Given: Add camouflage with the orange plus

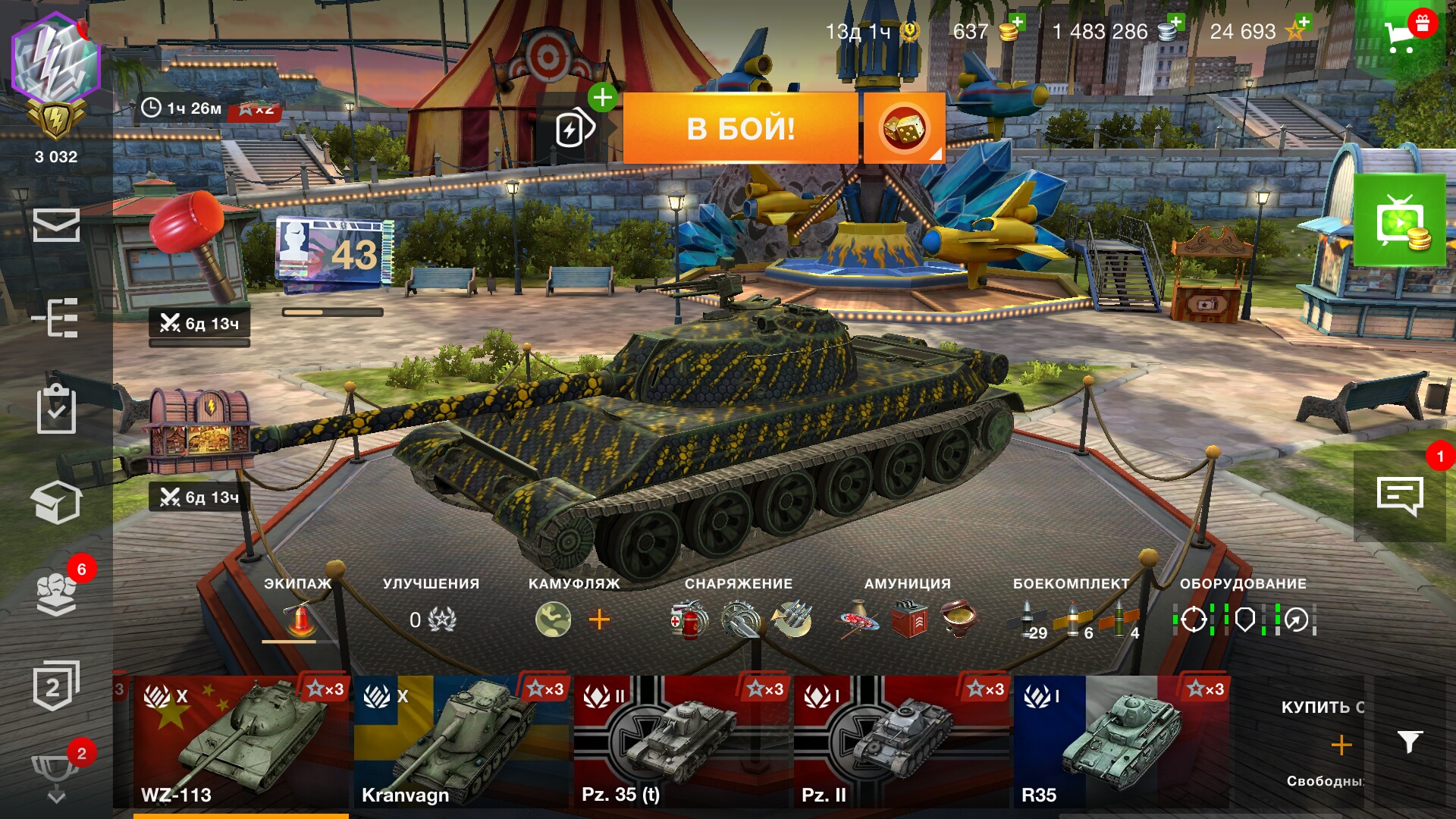Looking at the screenshot, I should click(x=599, y=620).
